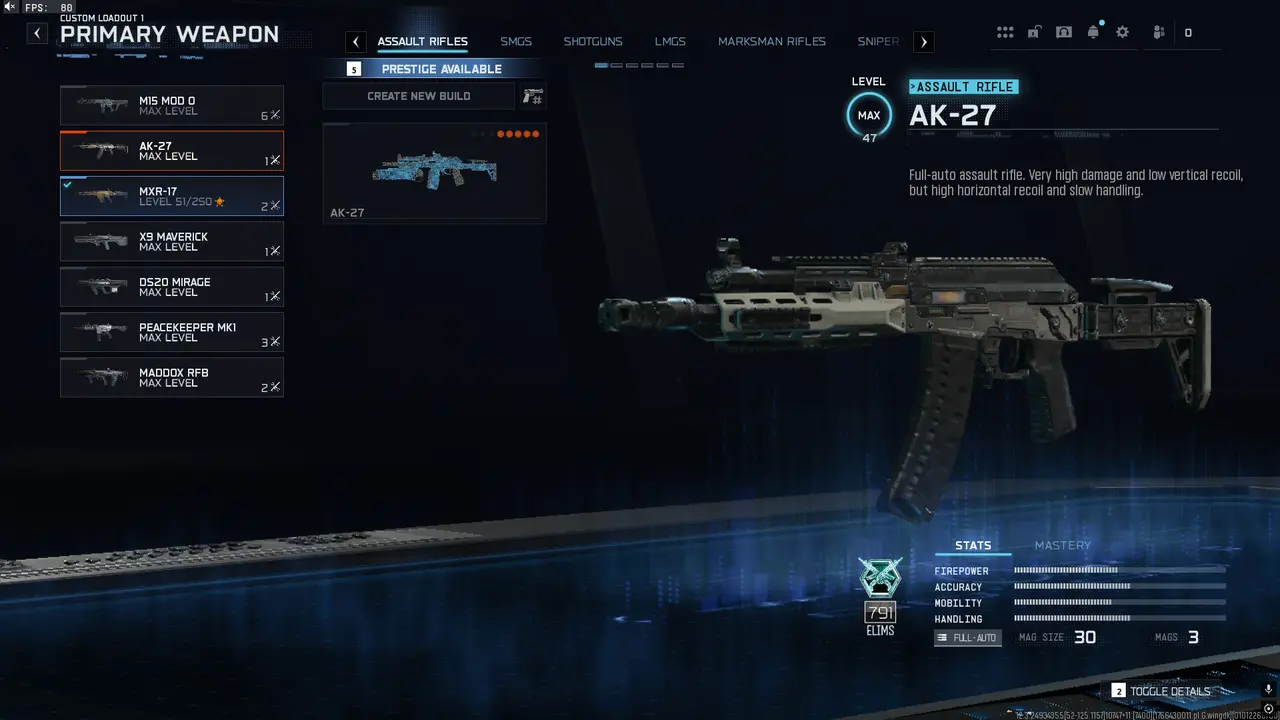Click the pistol icon beside Create New Build
This screenshot has width=1280, height=720.
click(x=532, y=95)
